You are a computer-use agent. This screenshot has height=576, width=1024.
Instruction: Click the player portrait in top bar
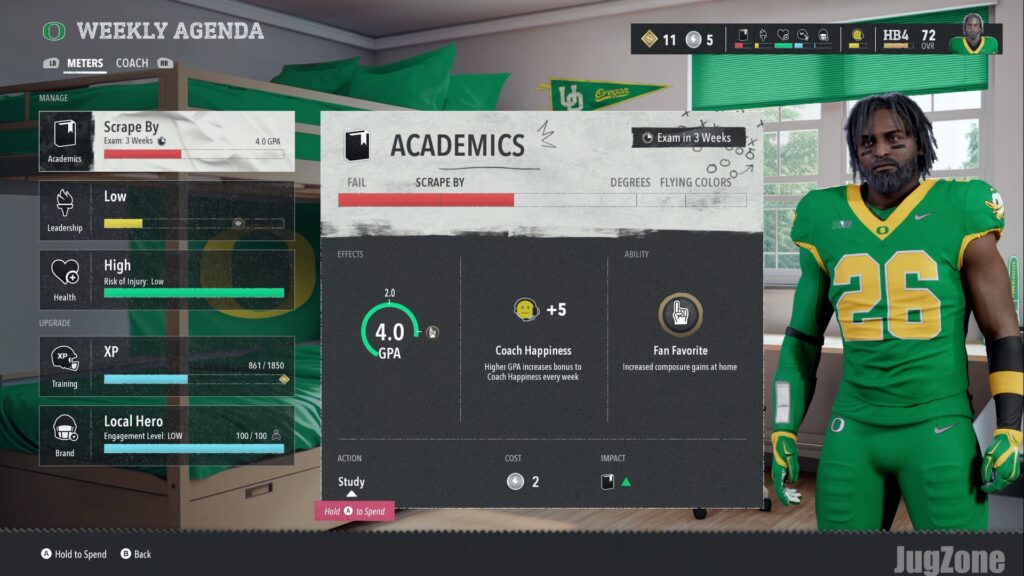pos(972,36)
